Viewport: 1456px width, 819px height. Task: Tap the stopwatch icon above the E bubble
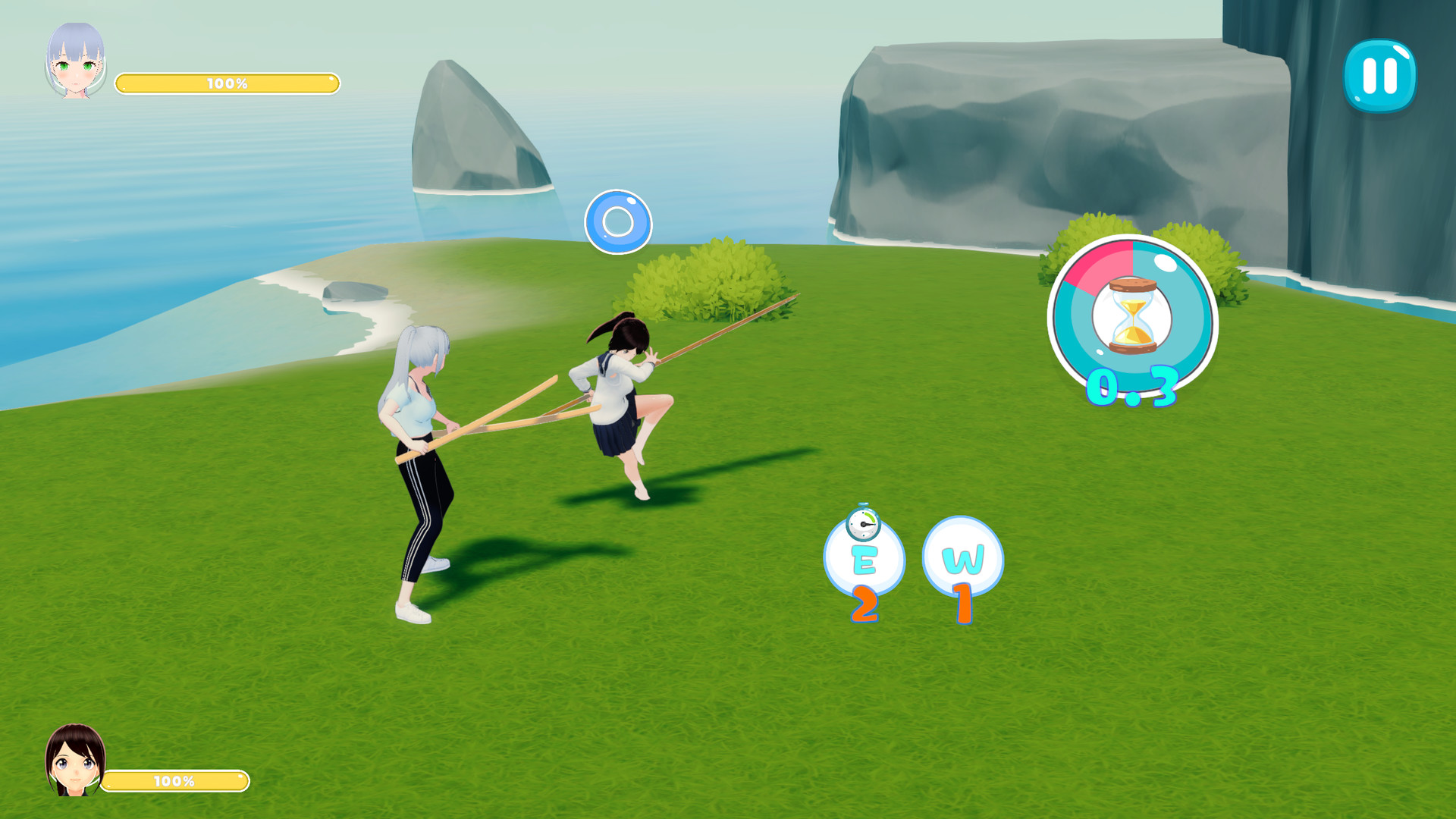(864, 524)
